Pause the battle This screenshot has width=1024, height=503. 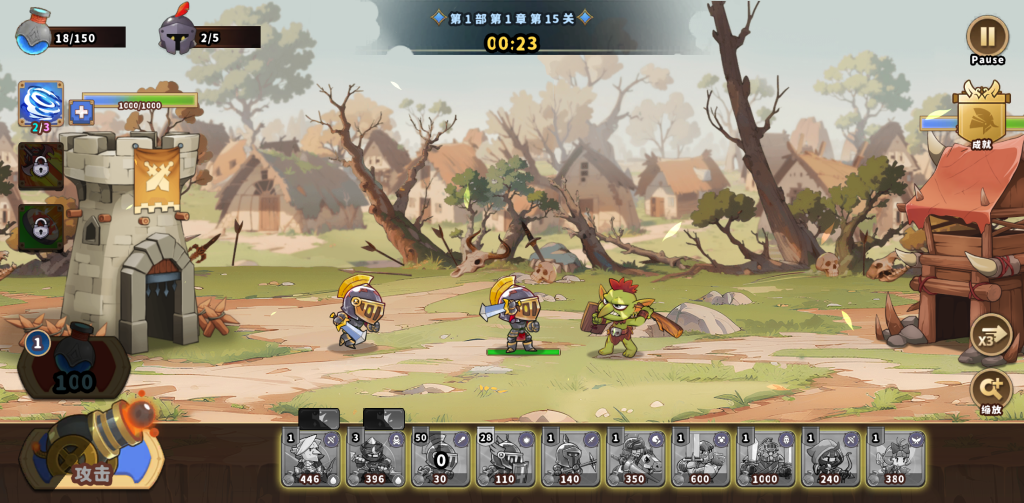pyautogui.click(x=987, y=37)
